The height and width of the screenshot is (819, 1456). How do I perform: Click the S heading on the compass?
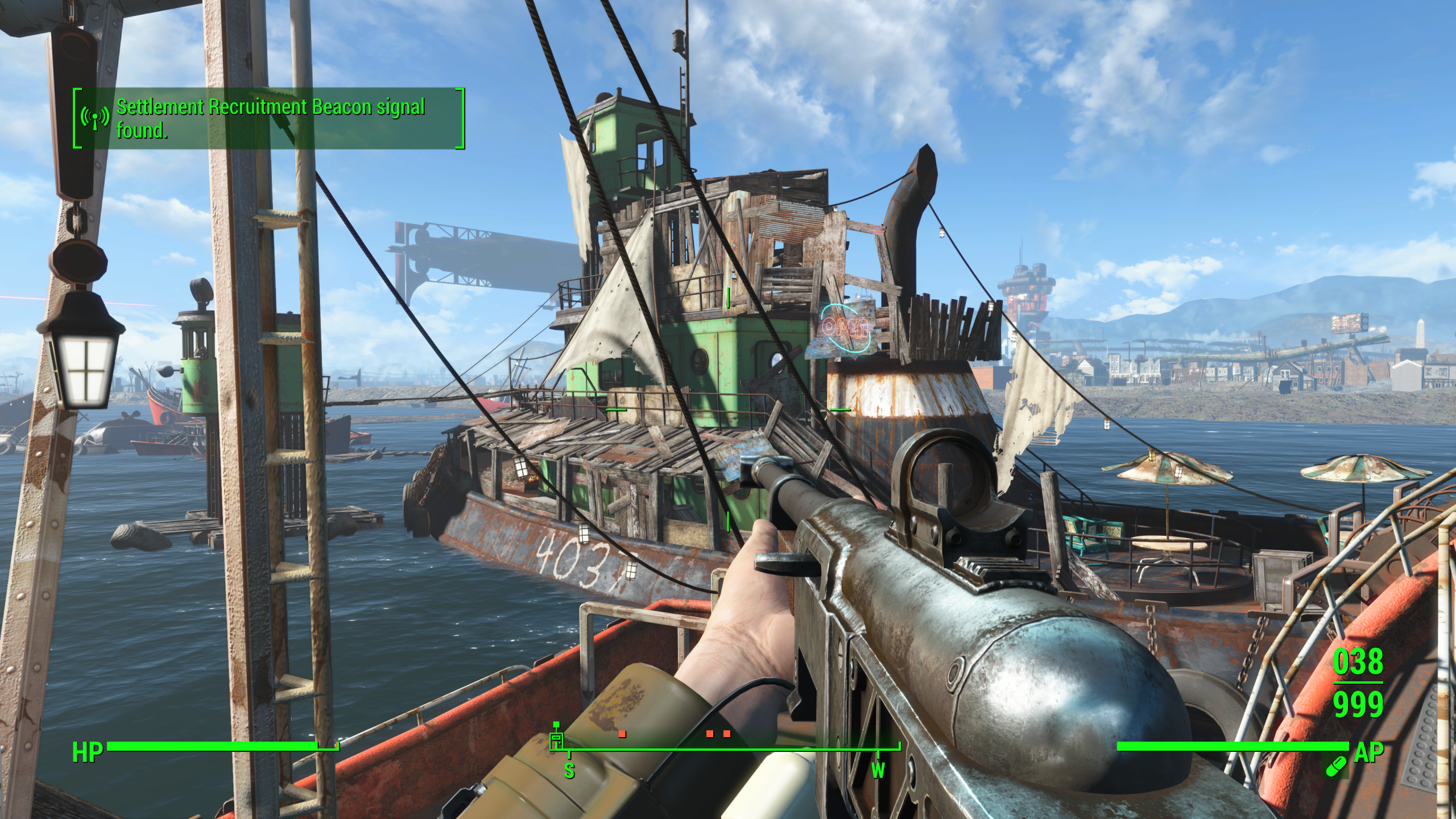coord(569,771)
